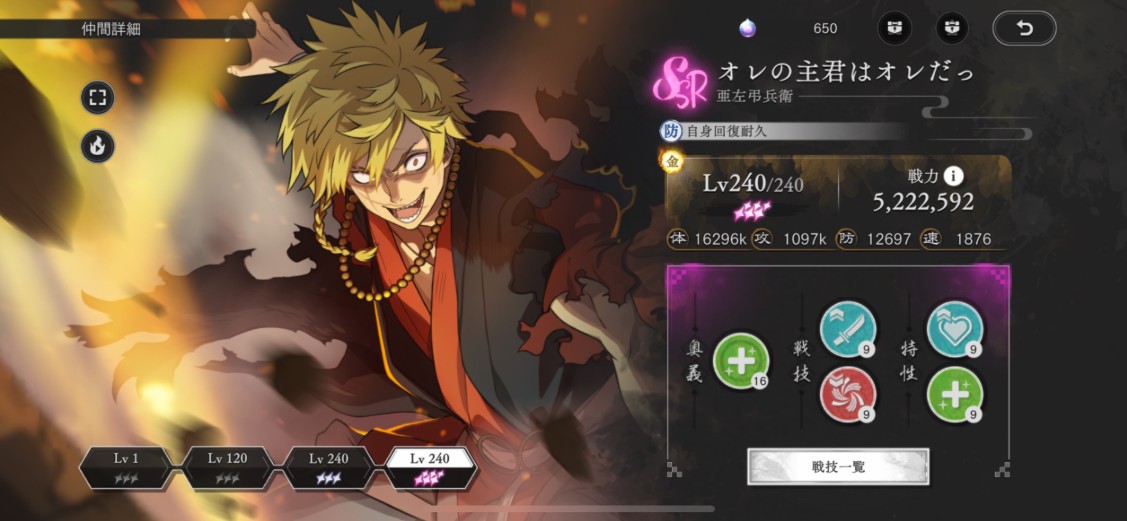The image size is (1127, 521).
Task: Tap the flame icon button
Action: click(98, 147)
